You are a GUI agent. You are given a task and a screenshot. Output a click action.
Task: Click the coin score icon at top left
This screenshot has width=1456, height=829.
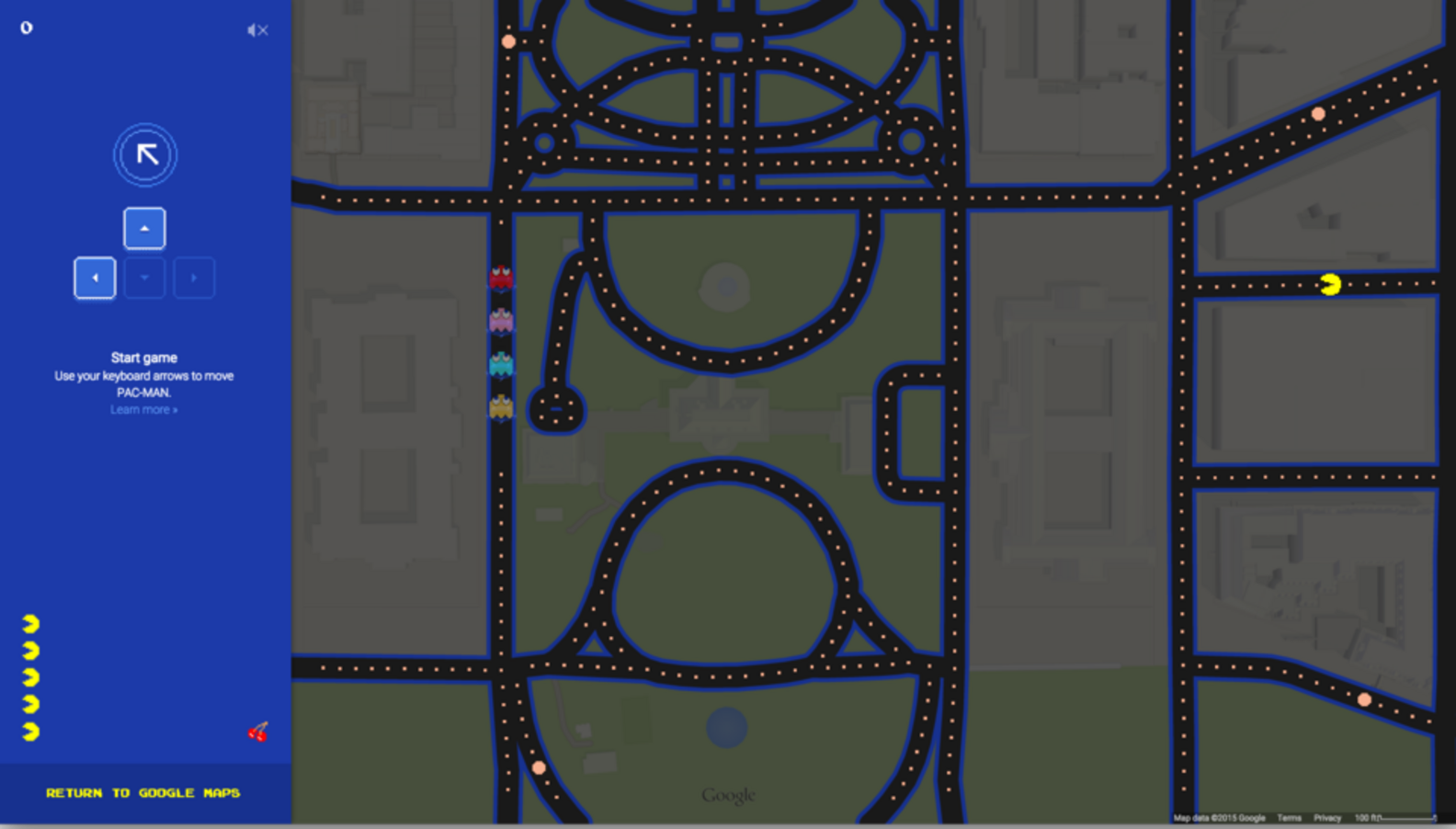(x=26, y=28)
